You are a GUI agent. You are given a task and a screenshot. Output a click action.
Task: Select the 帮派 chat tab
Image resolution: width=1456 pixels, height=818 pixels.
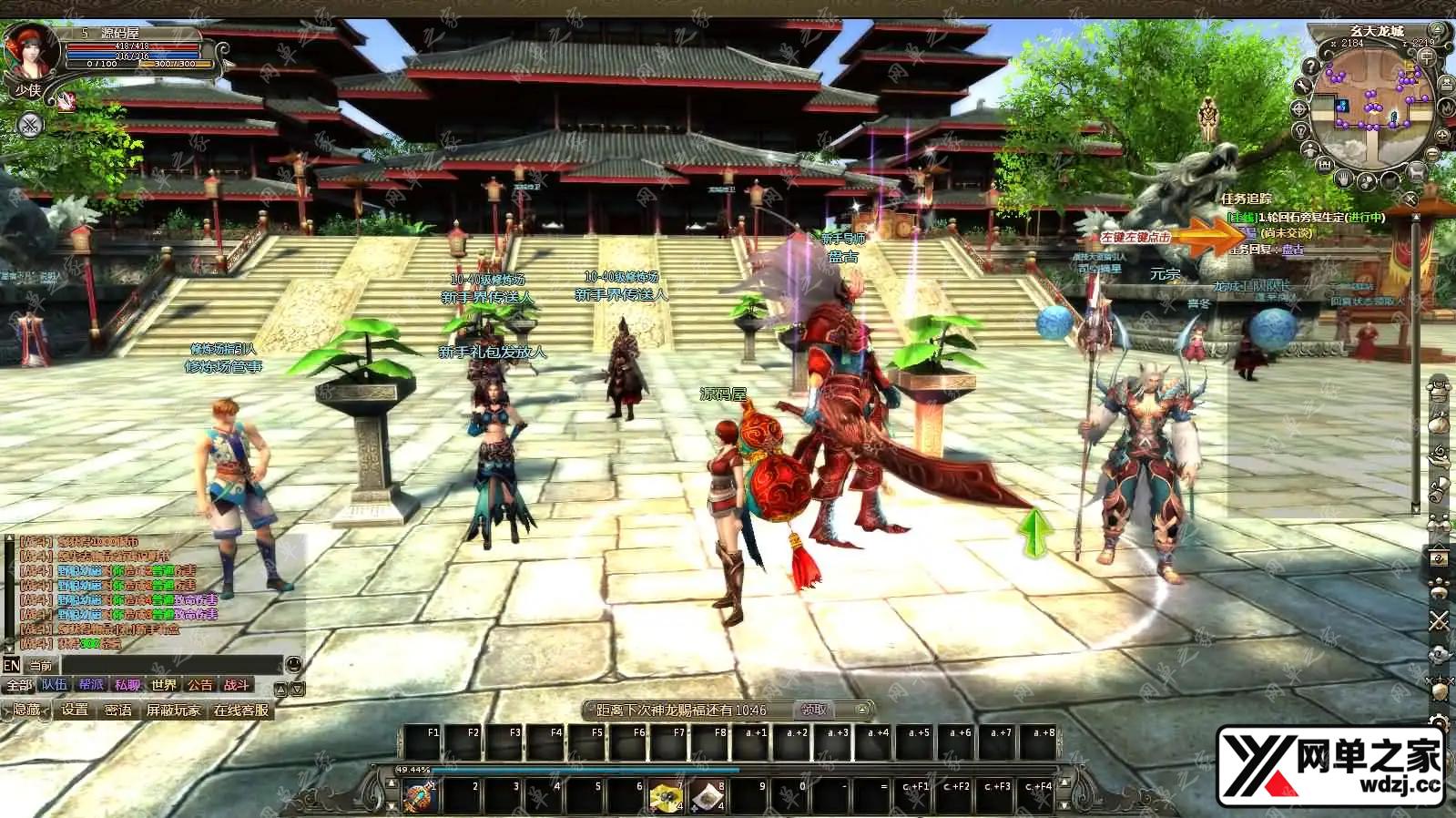(91, 685)
